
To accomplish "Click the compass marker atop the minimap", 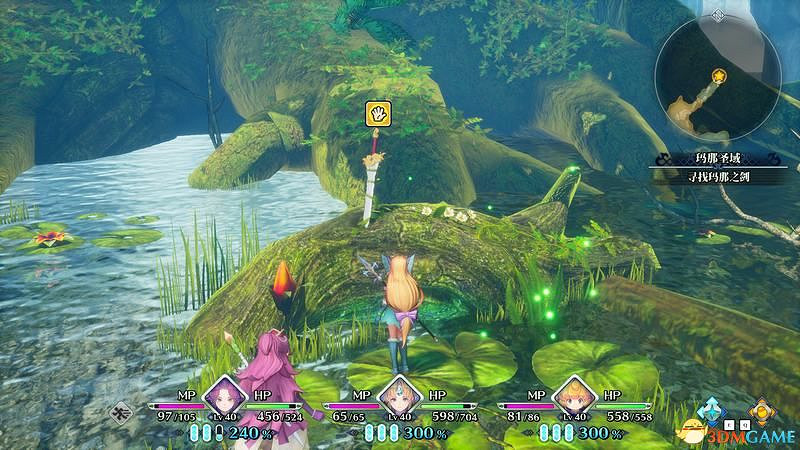I will [x=716, y=16].
